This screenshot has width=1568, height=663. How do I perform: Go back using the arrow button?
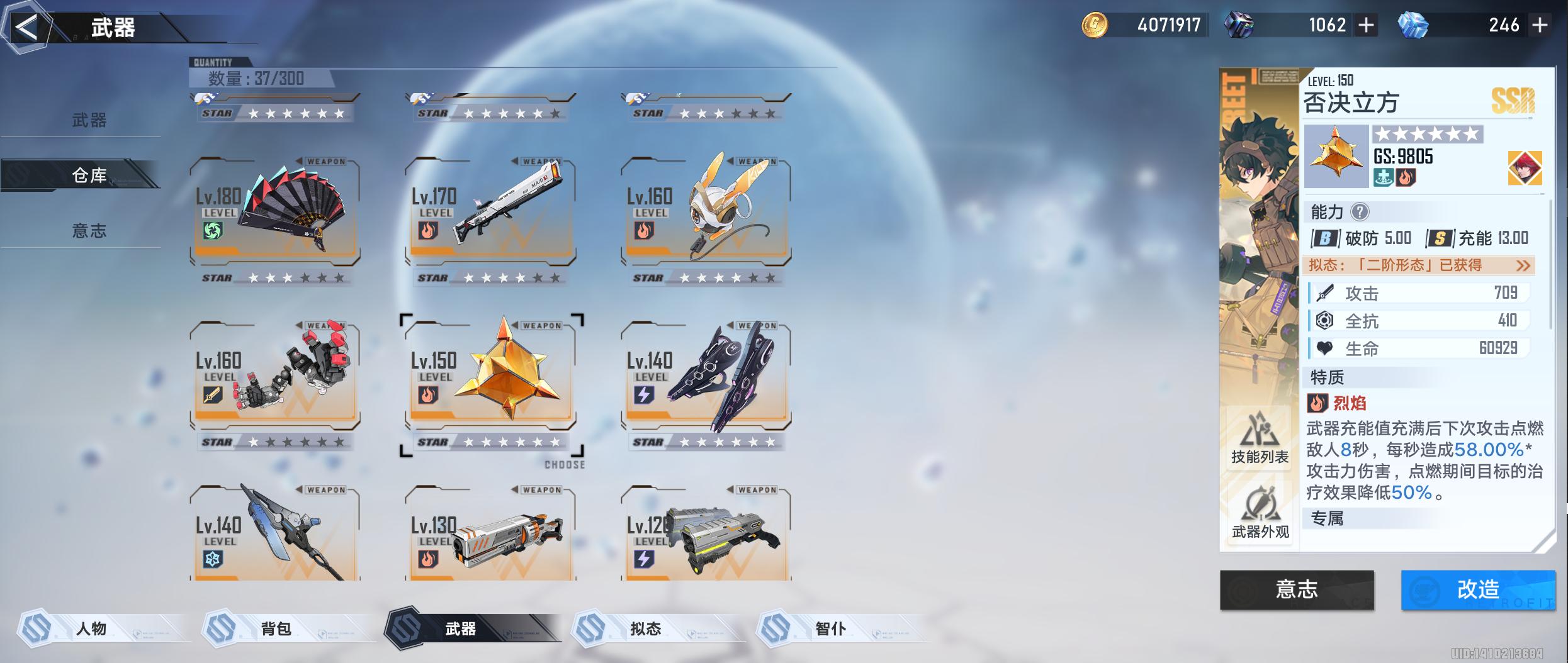(26, 28)
